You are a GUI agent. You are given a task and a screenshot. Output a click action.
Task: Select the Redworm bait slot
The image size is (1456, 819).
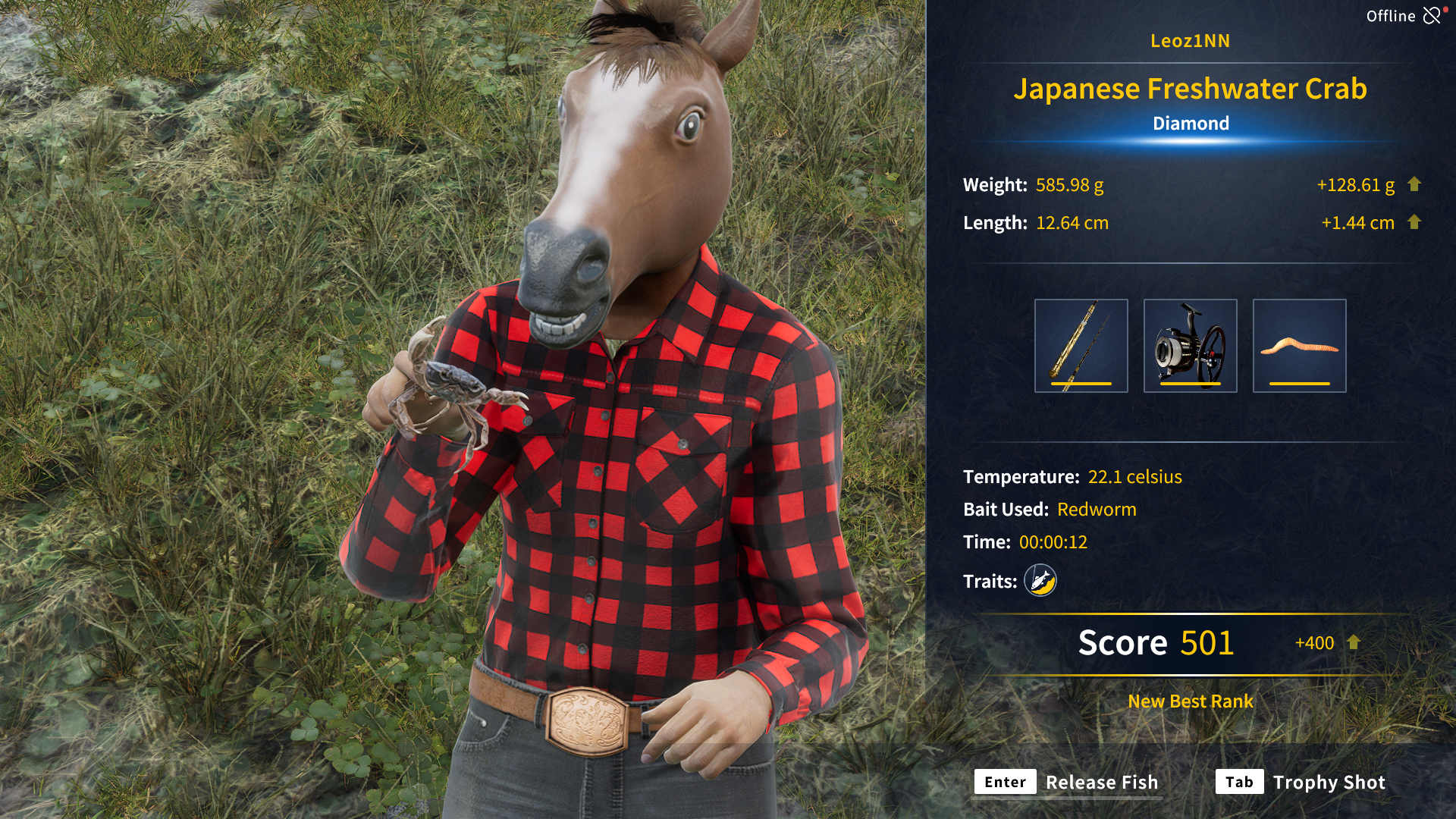(1299, 346)
